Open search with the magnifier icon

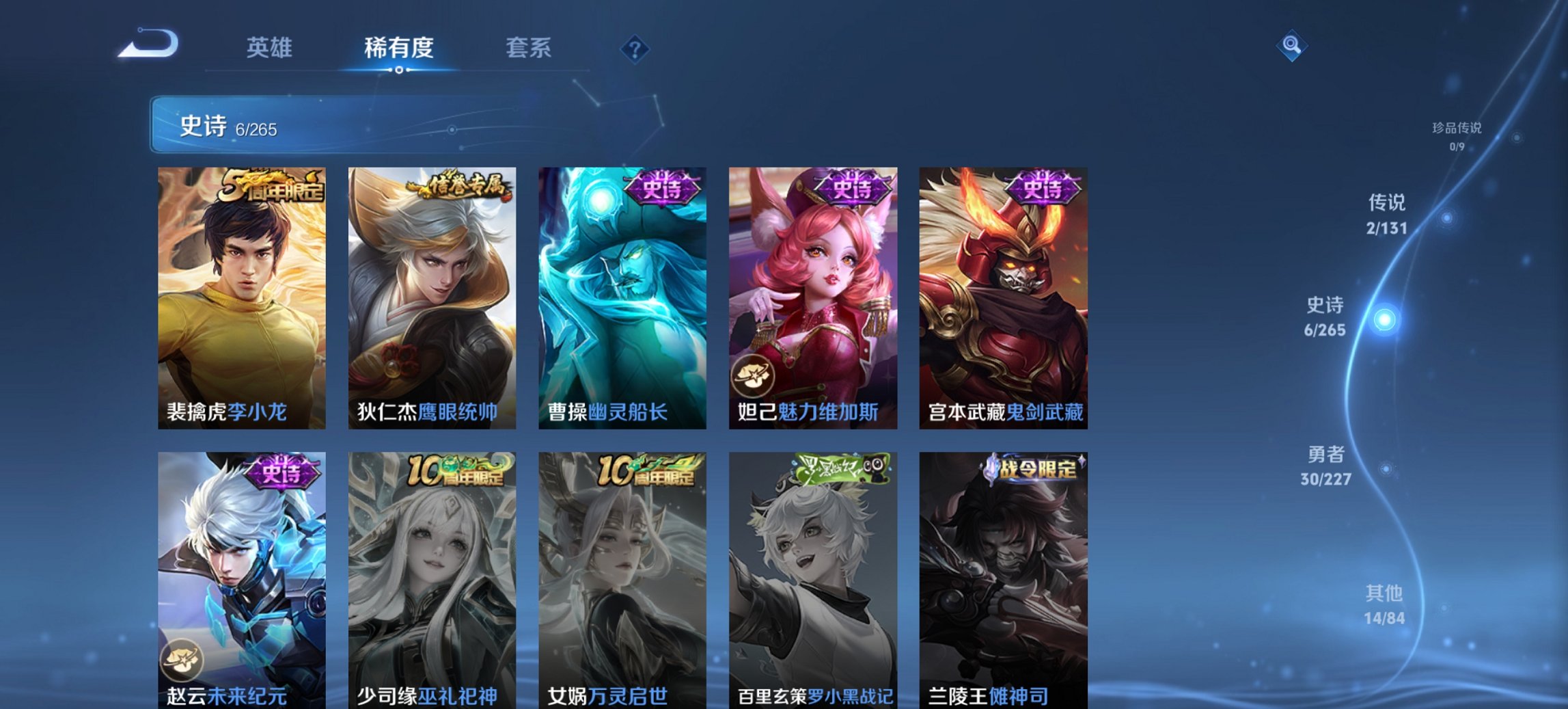(x=1291, y=47)
